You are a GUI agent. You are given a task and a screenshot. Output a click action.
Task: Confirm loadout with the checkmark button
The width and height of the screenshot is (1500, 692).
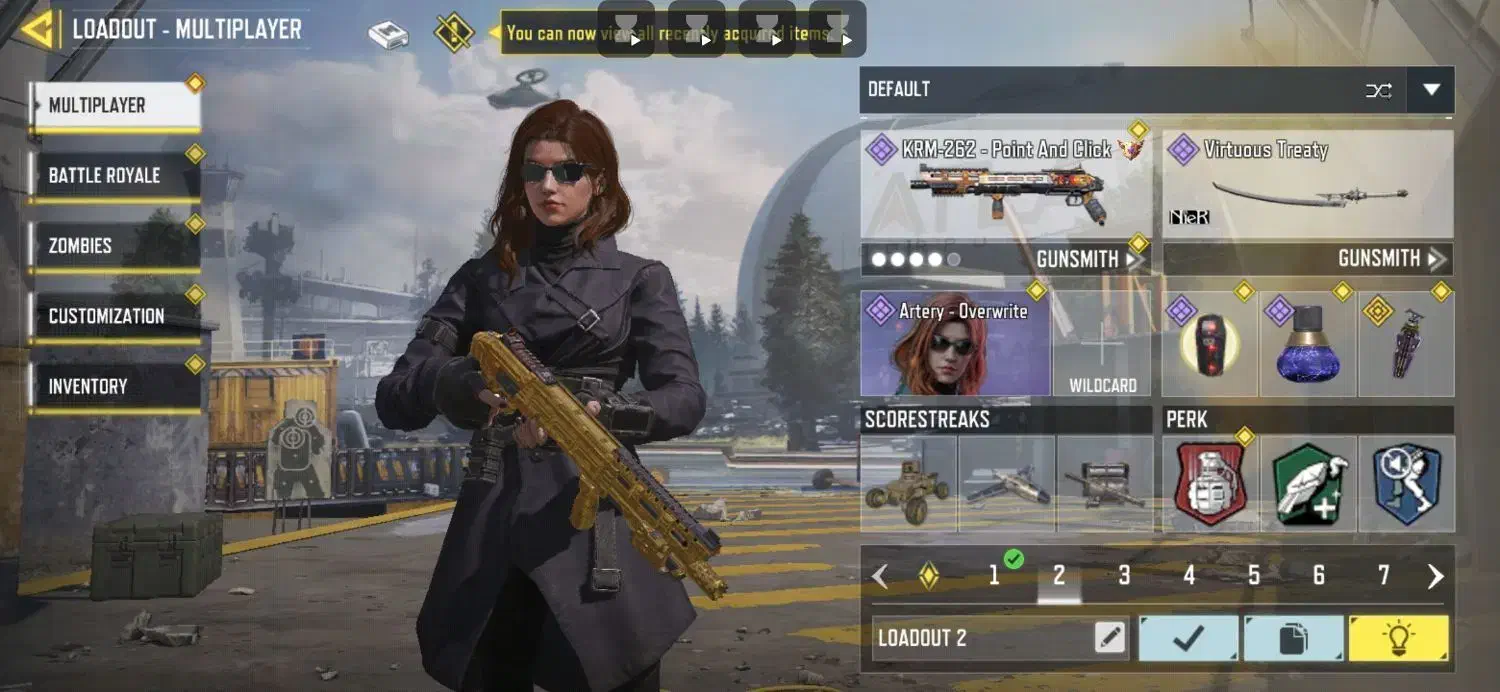[1189, 638]
